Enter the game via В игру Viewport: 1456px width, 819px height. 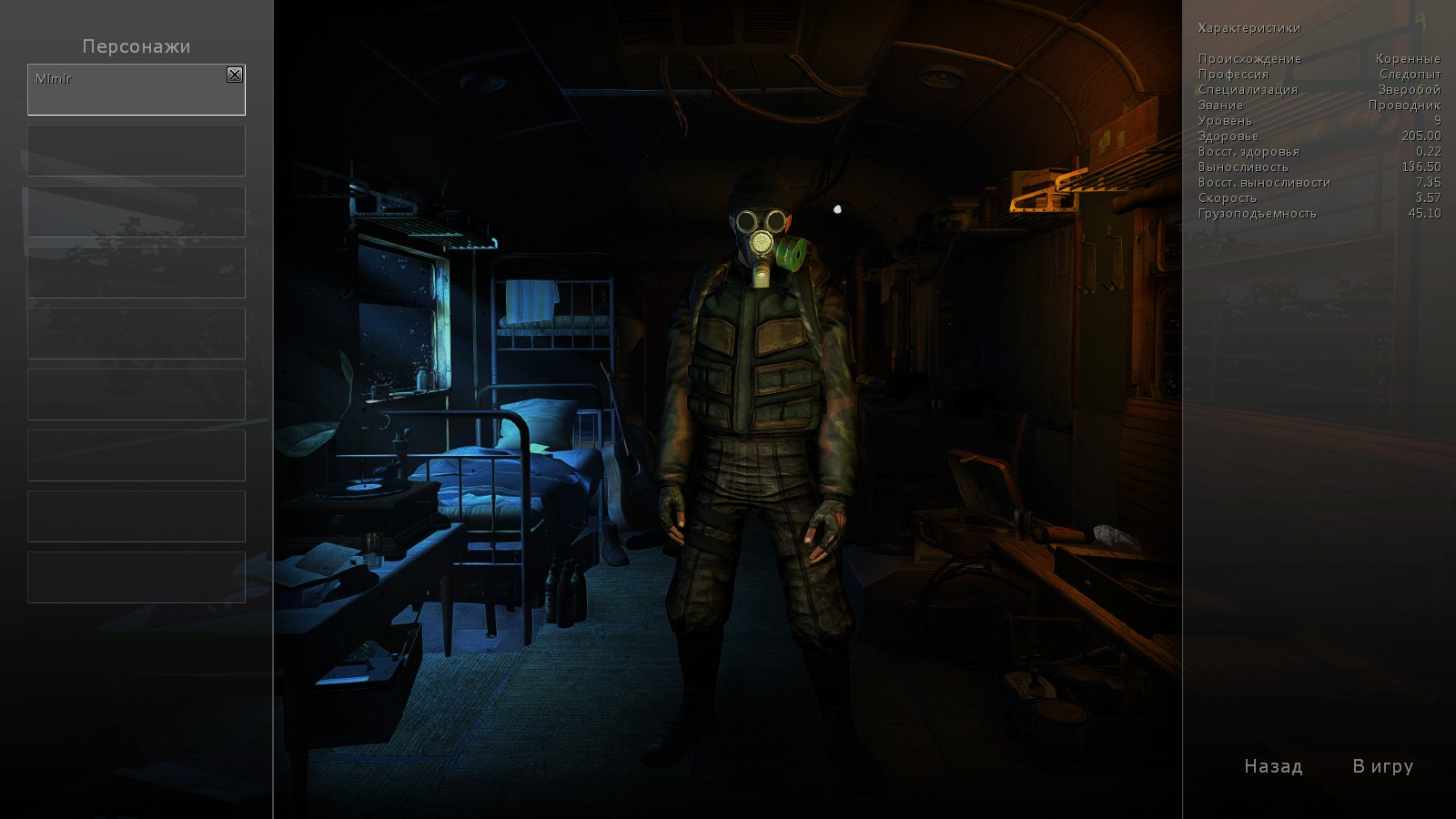[x=1382, y=766]
